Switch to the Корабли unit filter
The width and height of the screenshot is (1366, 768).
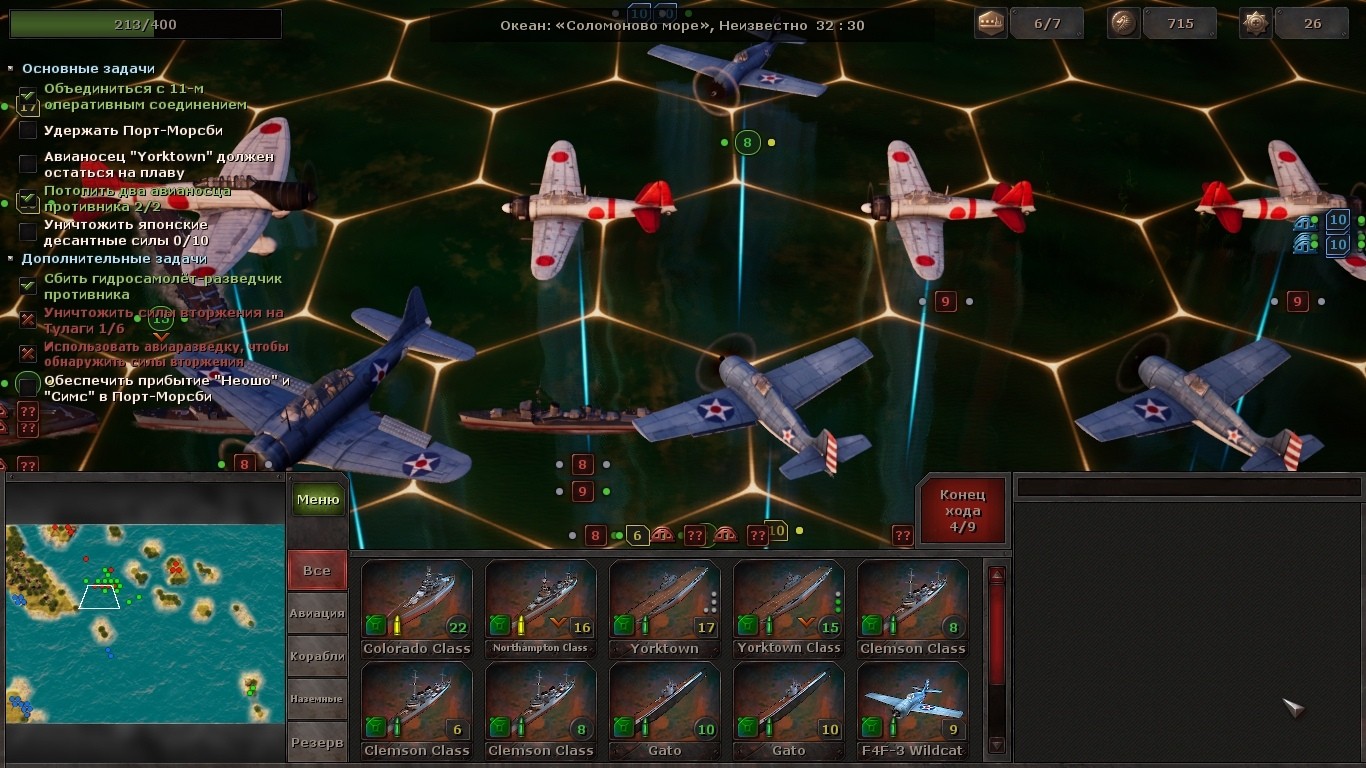pos(317,656)
